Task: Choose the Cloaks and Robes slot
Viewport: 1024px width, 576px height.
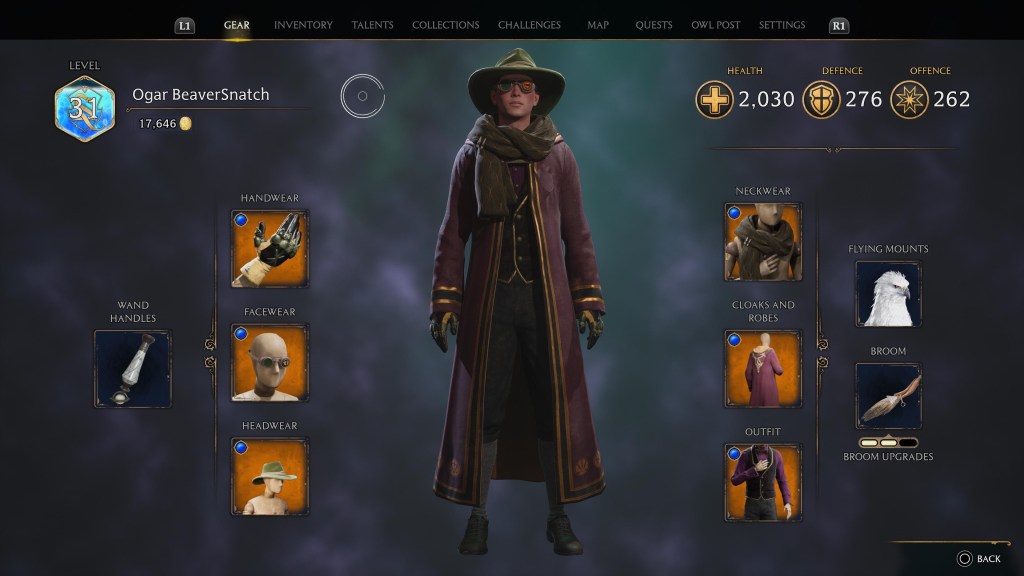Action: pyautogui.click(x=763, y=369)
